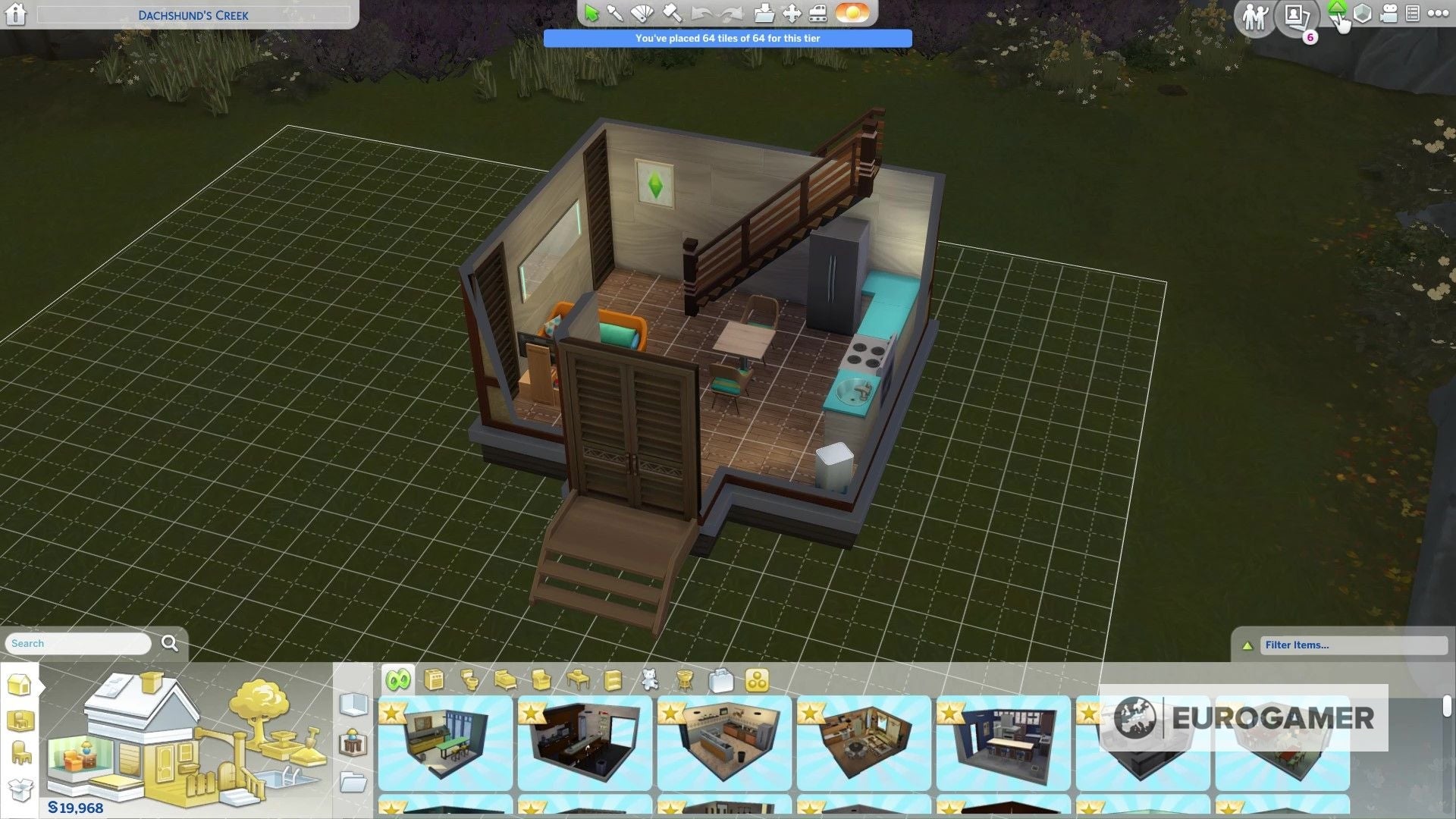Open the plumbing catalog category

pos(471,680)
